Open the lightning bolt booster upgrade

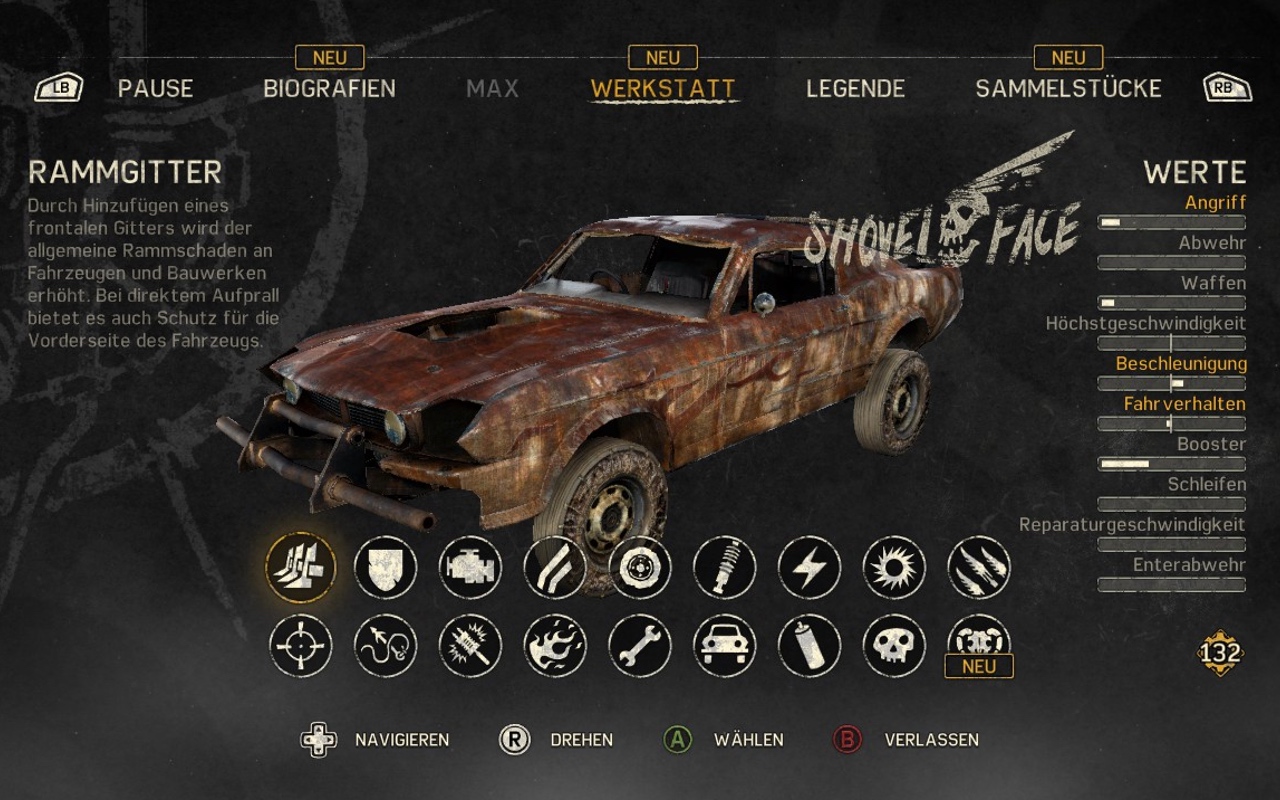[x=809, y=567]
